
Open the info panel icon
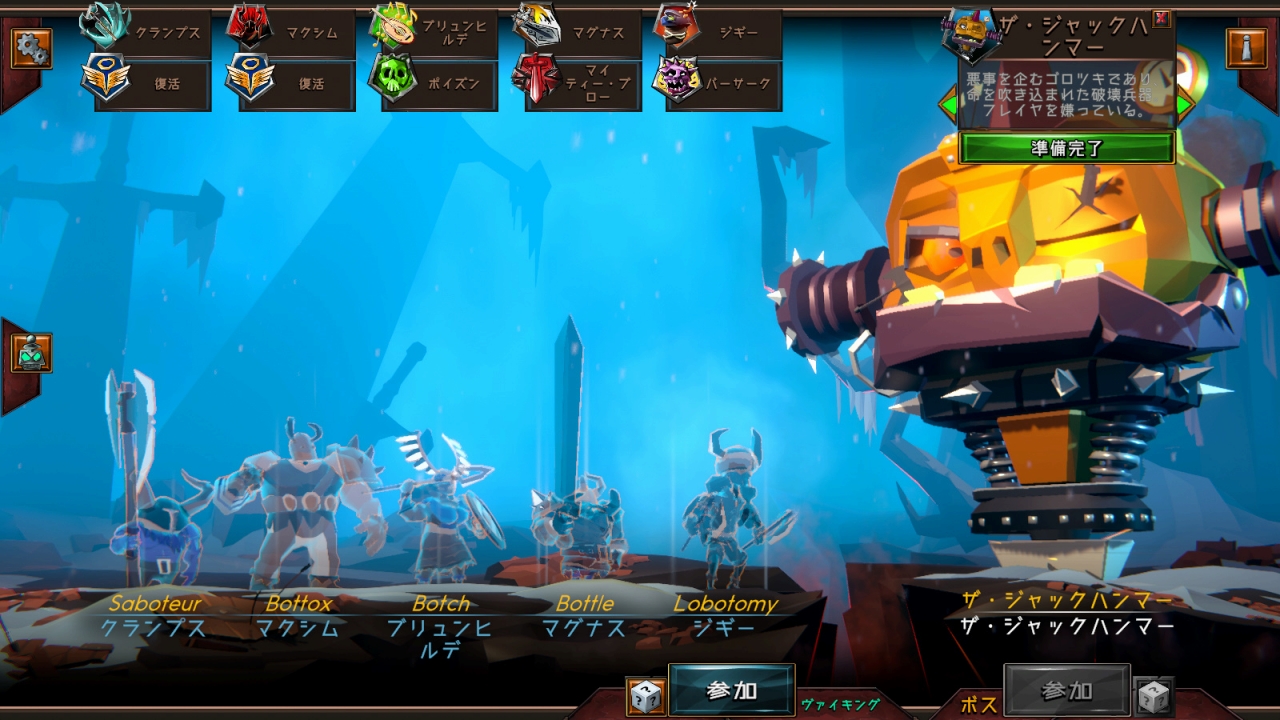click(1246, 48)
